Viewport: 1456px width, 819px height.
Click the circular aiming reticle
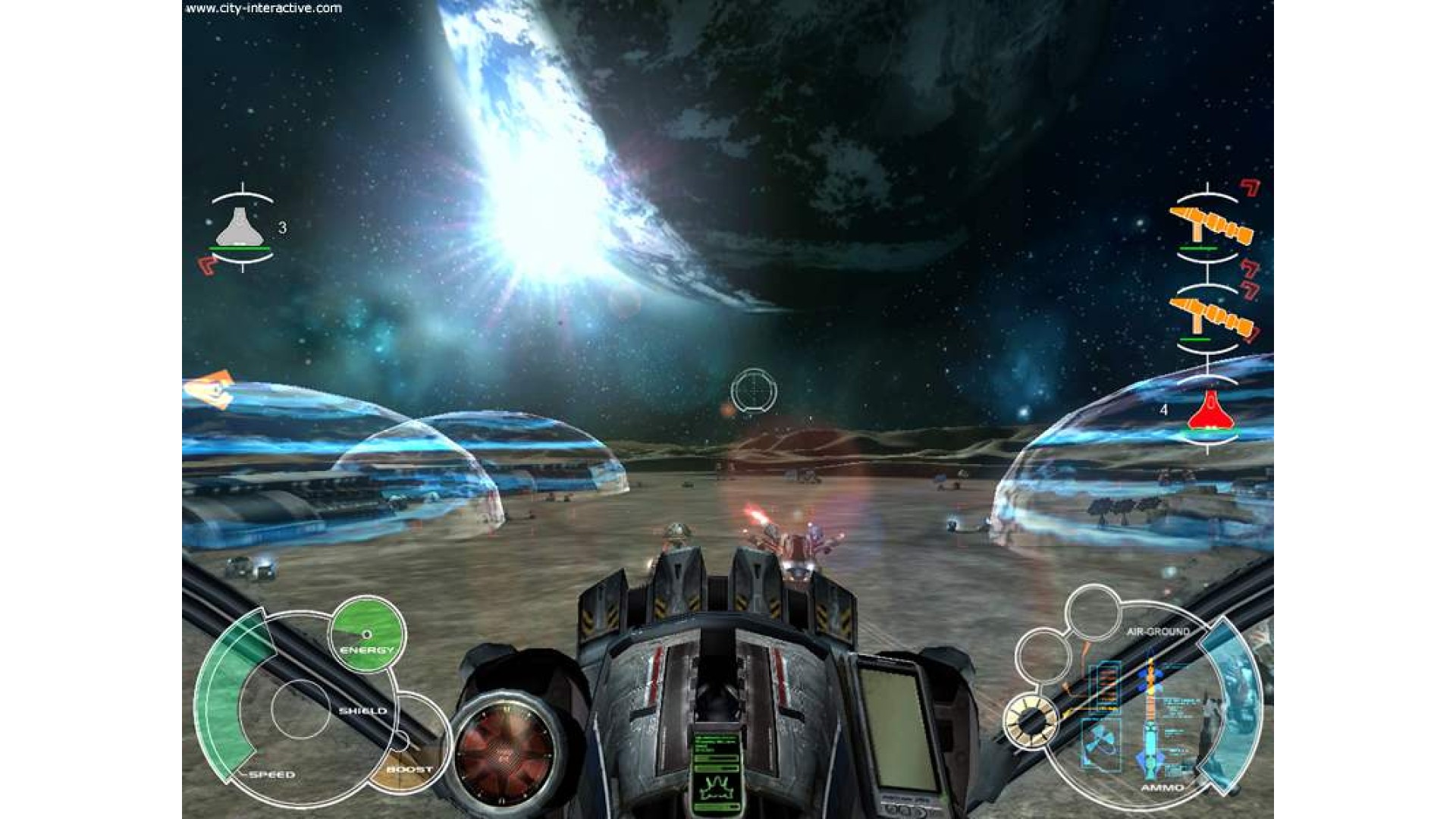(753, 391)
